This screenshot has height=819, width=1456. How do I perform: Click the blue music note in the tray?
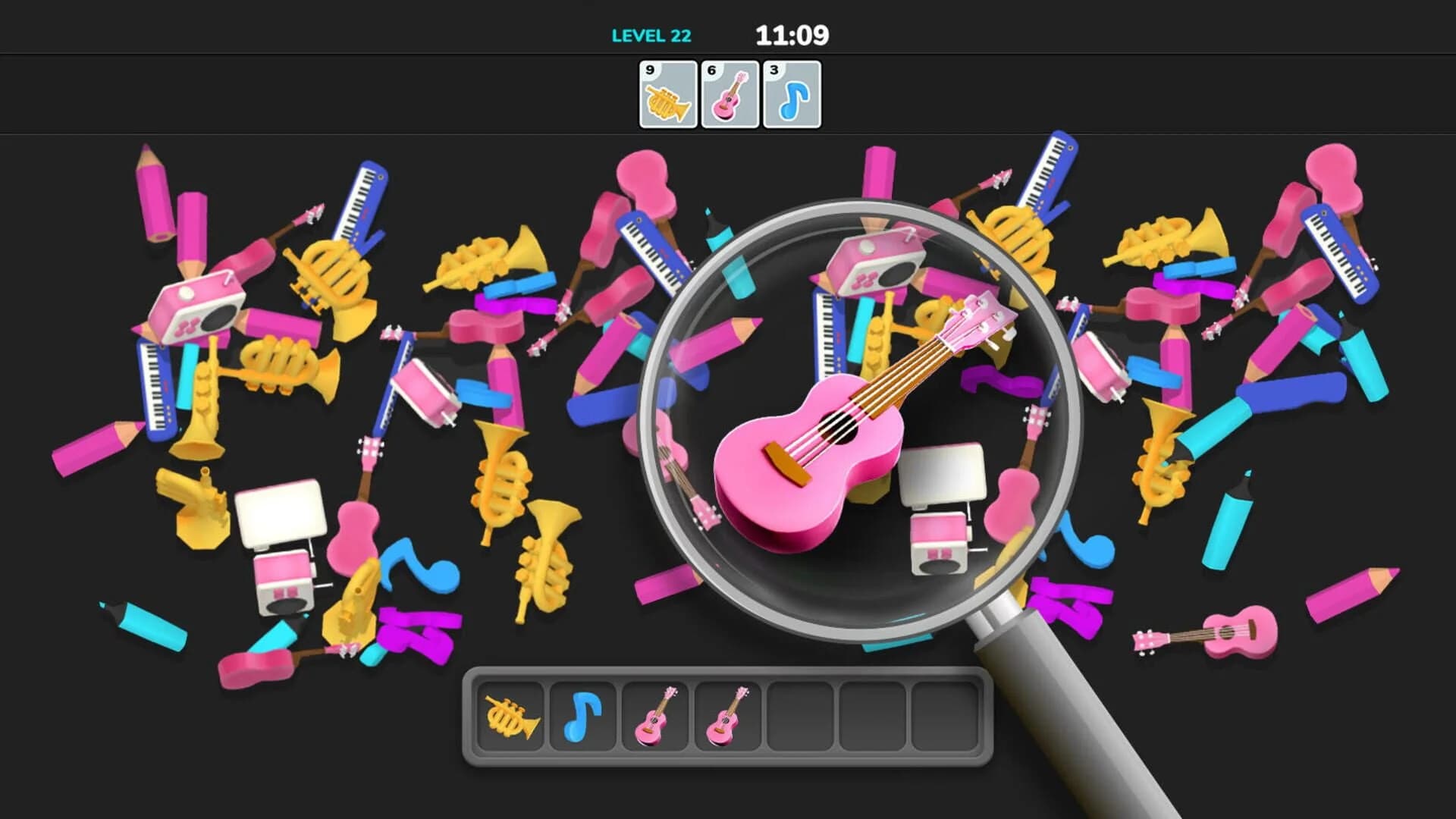tap(582, 716)
